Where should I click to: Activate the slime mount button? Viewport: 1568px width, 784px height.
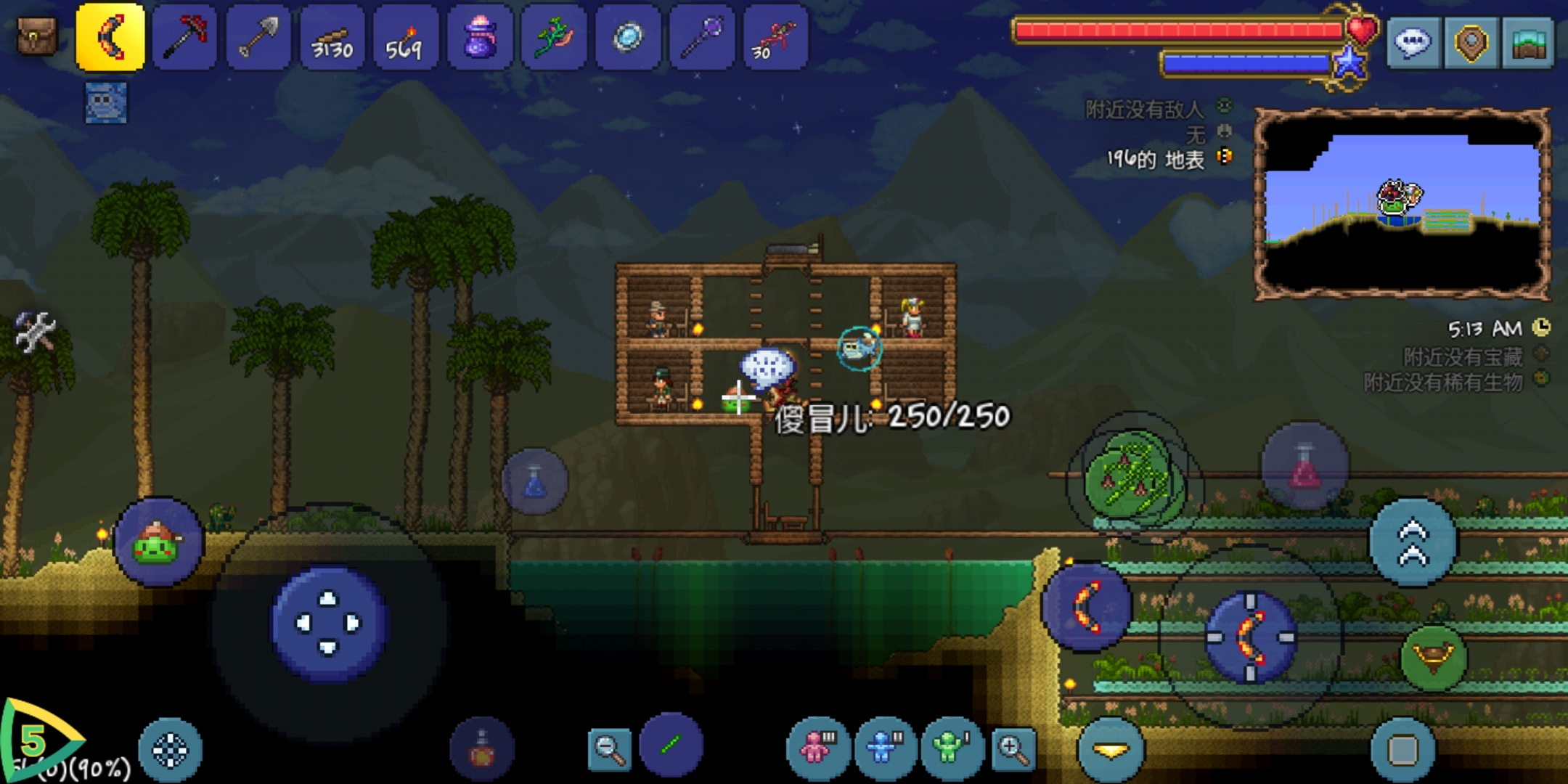[x=158, y=542]
